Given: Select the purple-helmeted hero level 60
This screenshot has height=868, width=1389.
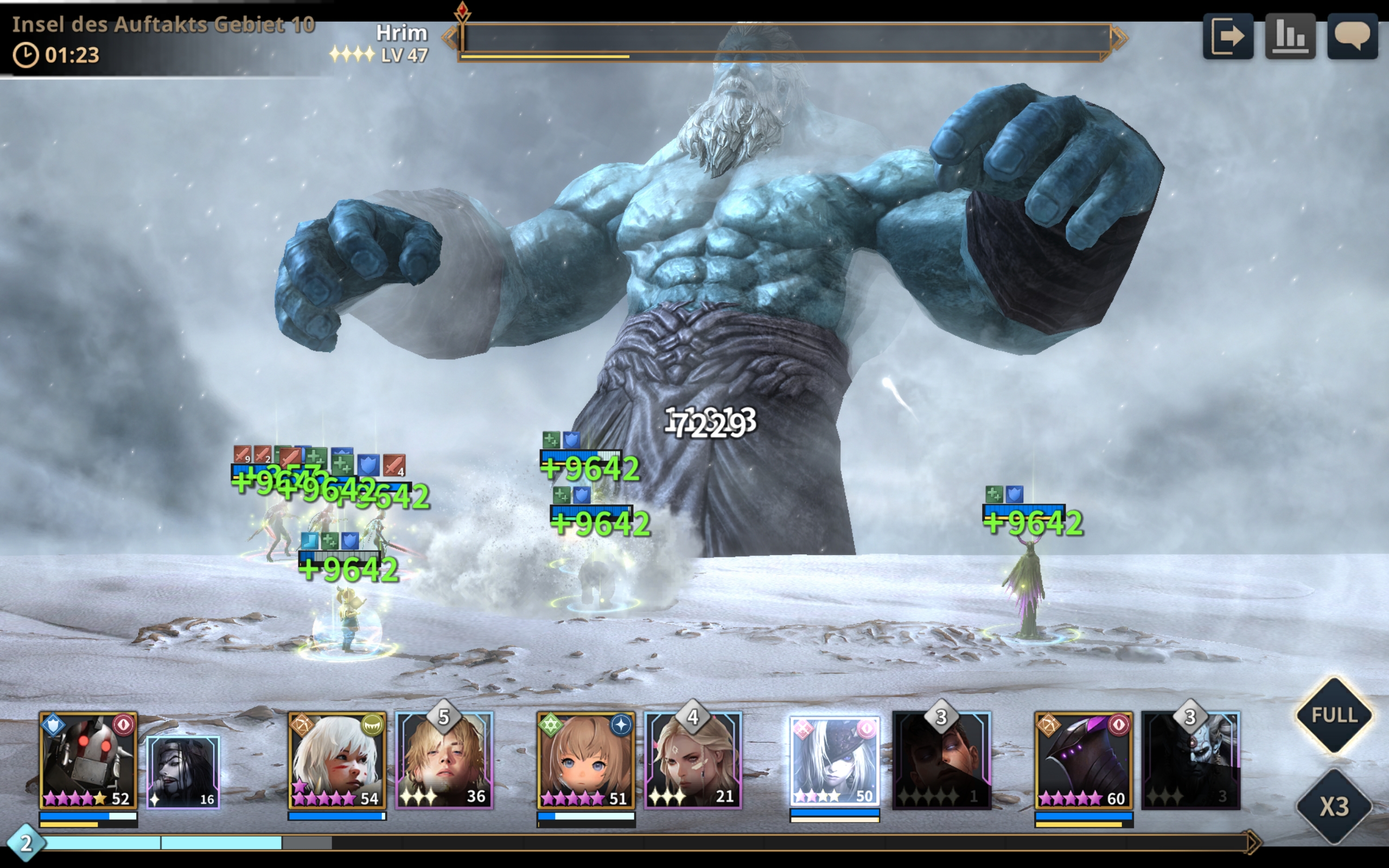Looking at the screenshot, I should click(x=1084, y=761).
